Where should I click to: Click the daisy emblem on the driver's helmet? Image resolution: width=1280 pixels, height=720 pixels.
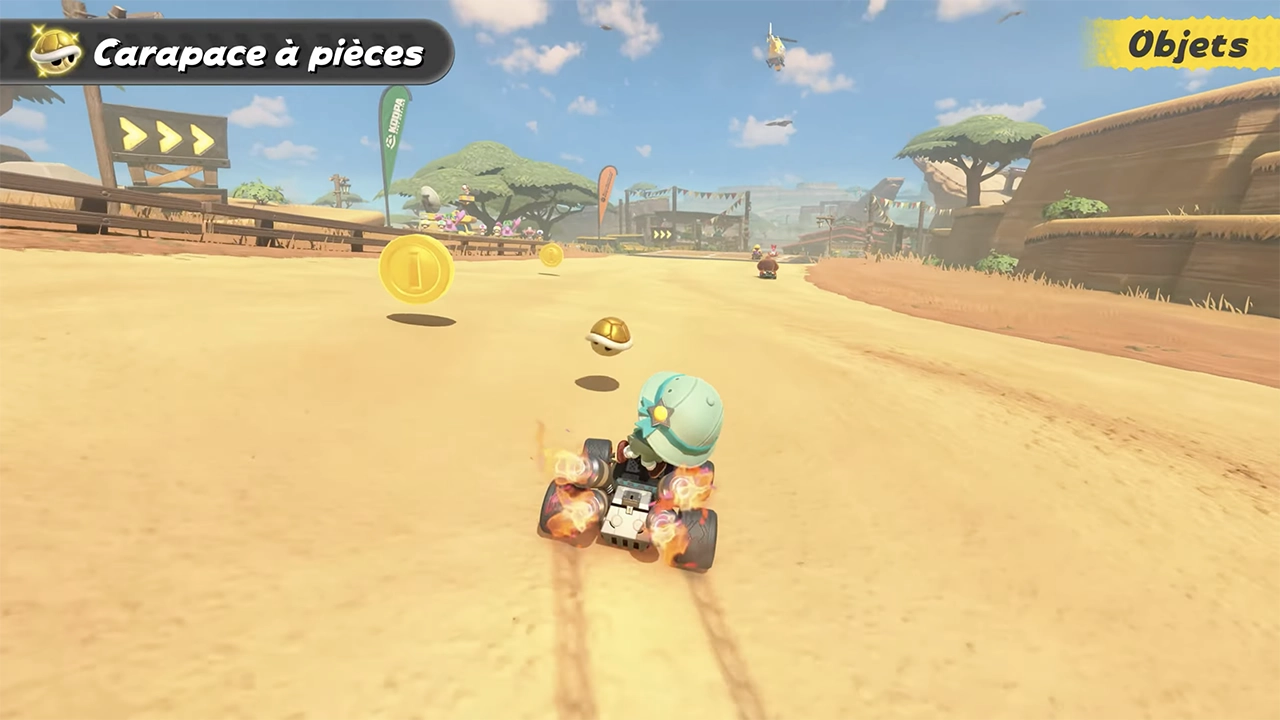[x=660, y=413]
